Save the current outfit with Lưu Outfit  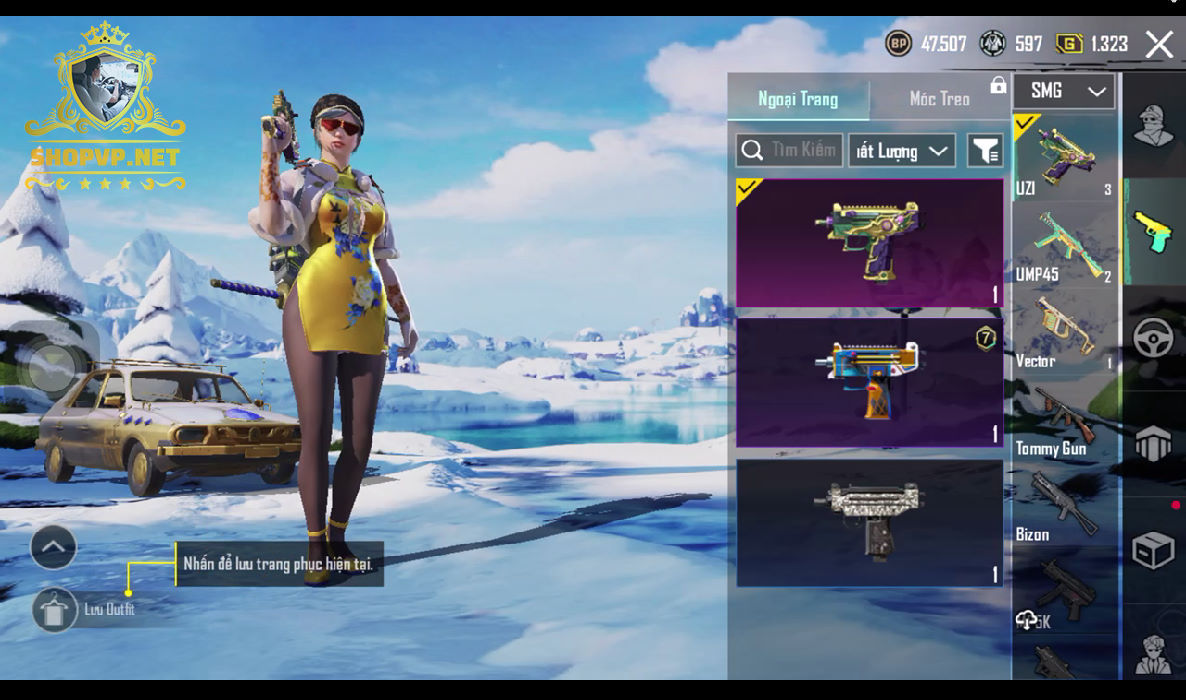(55, 609)
